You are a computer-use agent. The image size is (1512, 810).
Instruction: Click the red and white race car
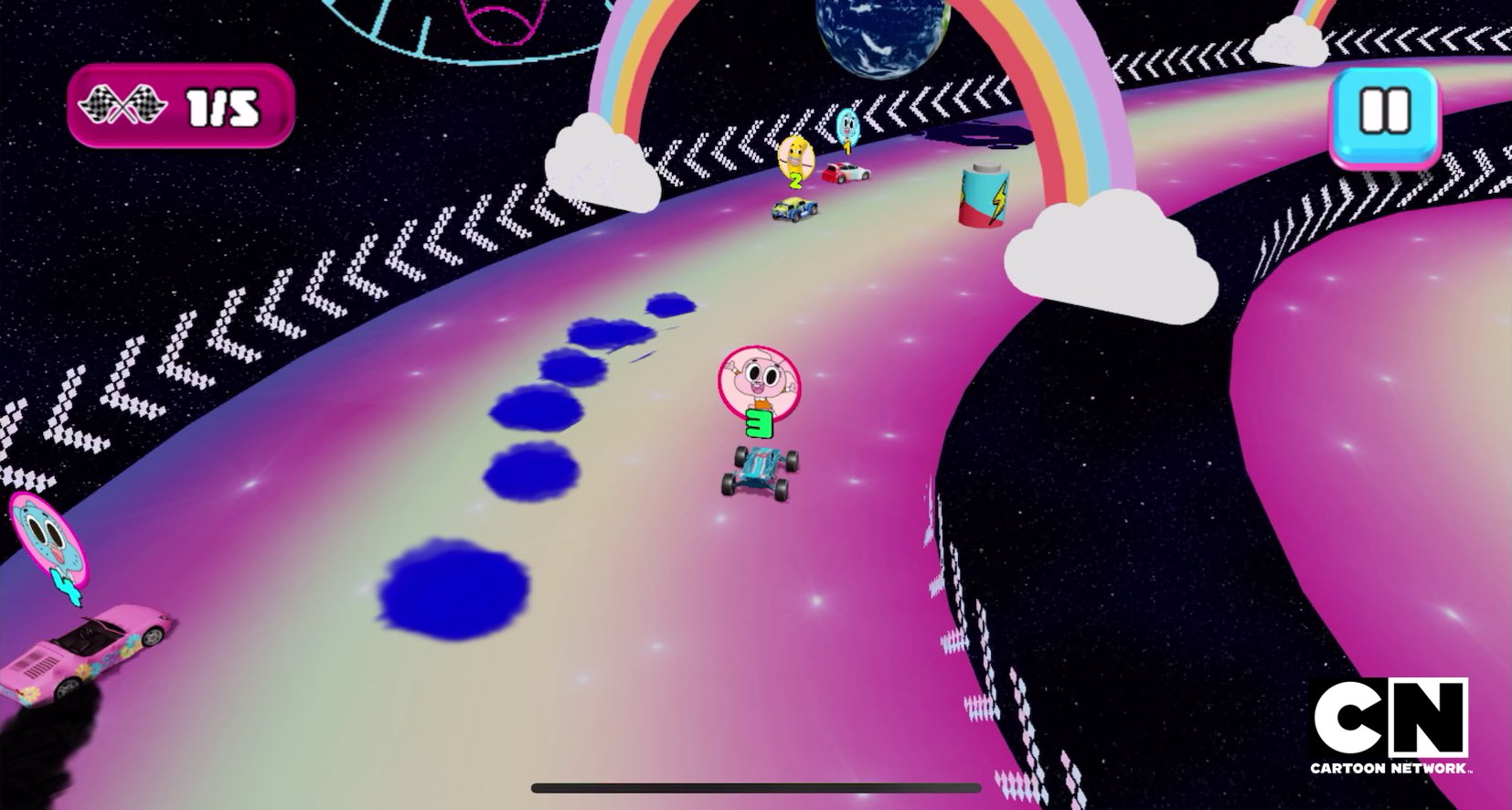(x=846, y=174)
